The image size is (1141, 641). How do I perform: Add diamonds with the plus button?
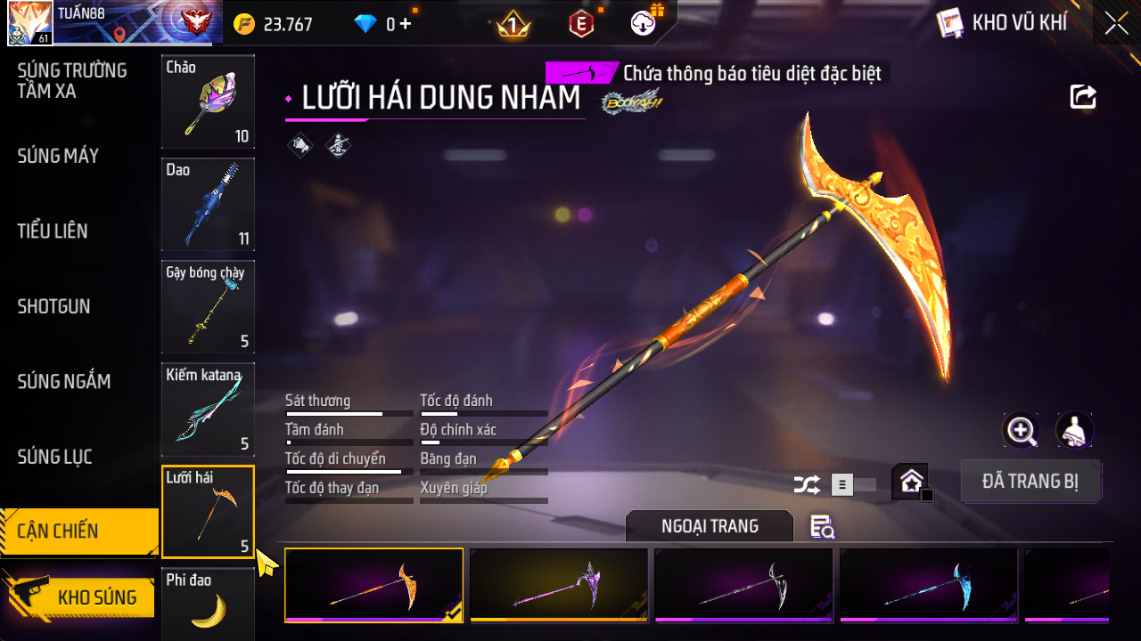point(405,24)
